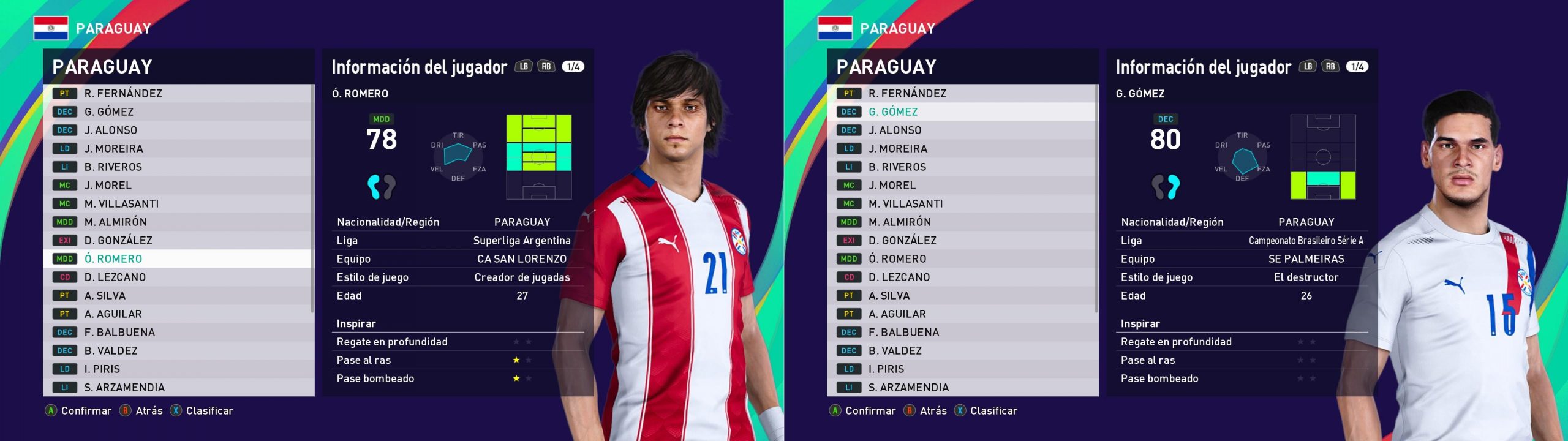Click the Paraguay flag icon in the header
The height and width of the screenshot is (441, 1568).
click(50, 27)
